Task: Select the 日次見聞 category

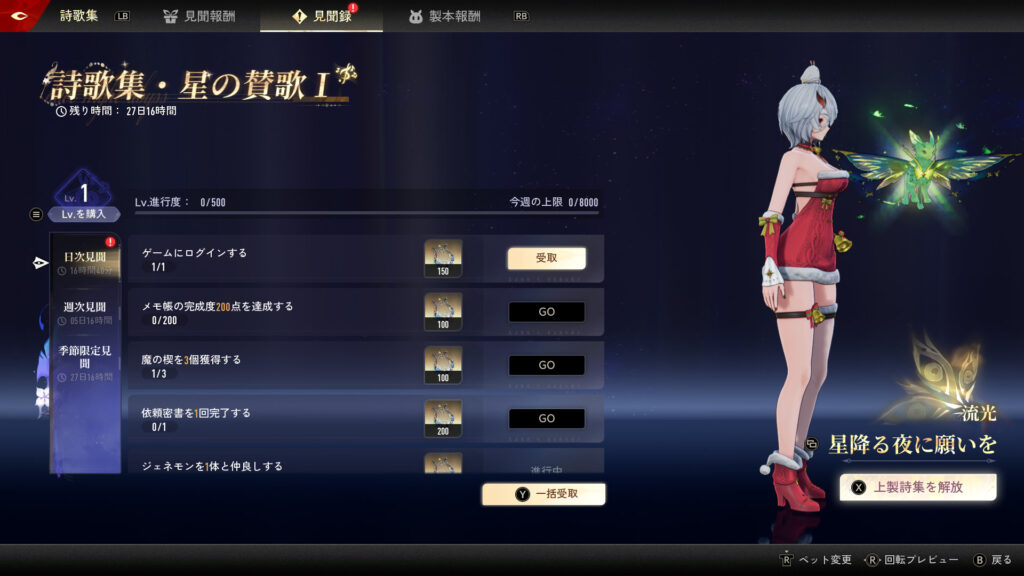Action: pyautogui.click(x=85, y=258)
